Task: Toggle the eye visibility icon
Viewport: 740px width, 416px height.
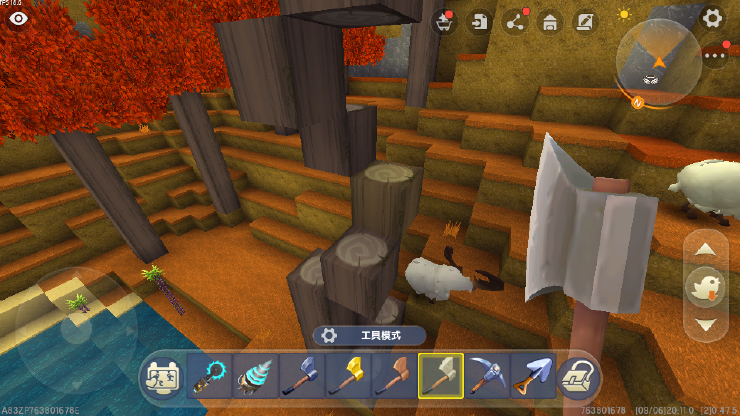Action: [x=19, y=17]
